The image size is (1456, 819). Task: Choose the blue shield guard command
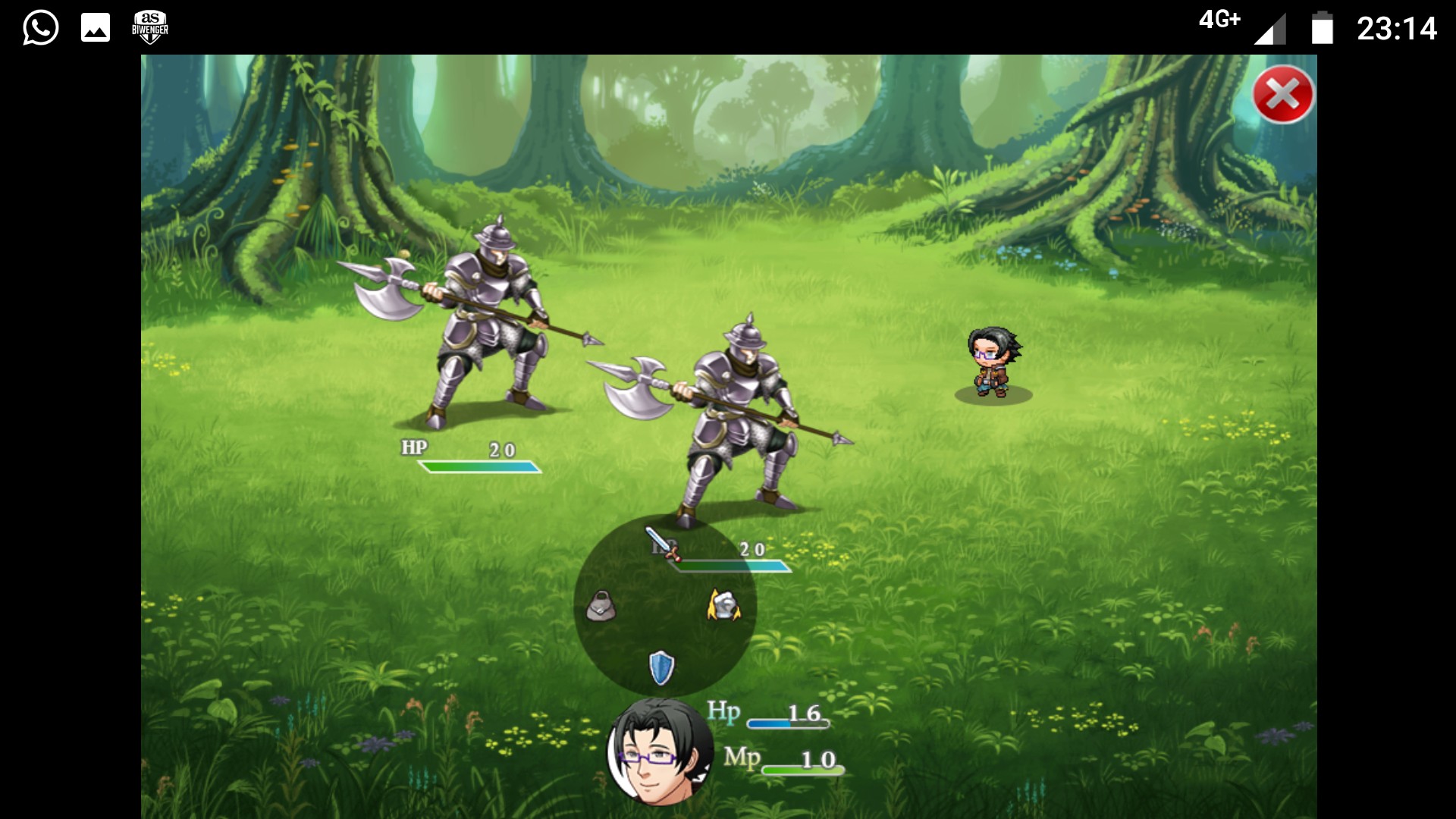[x=661, y=667]
